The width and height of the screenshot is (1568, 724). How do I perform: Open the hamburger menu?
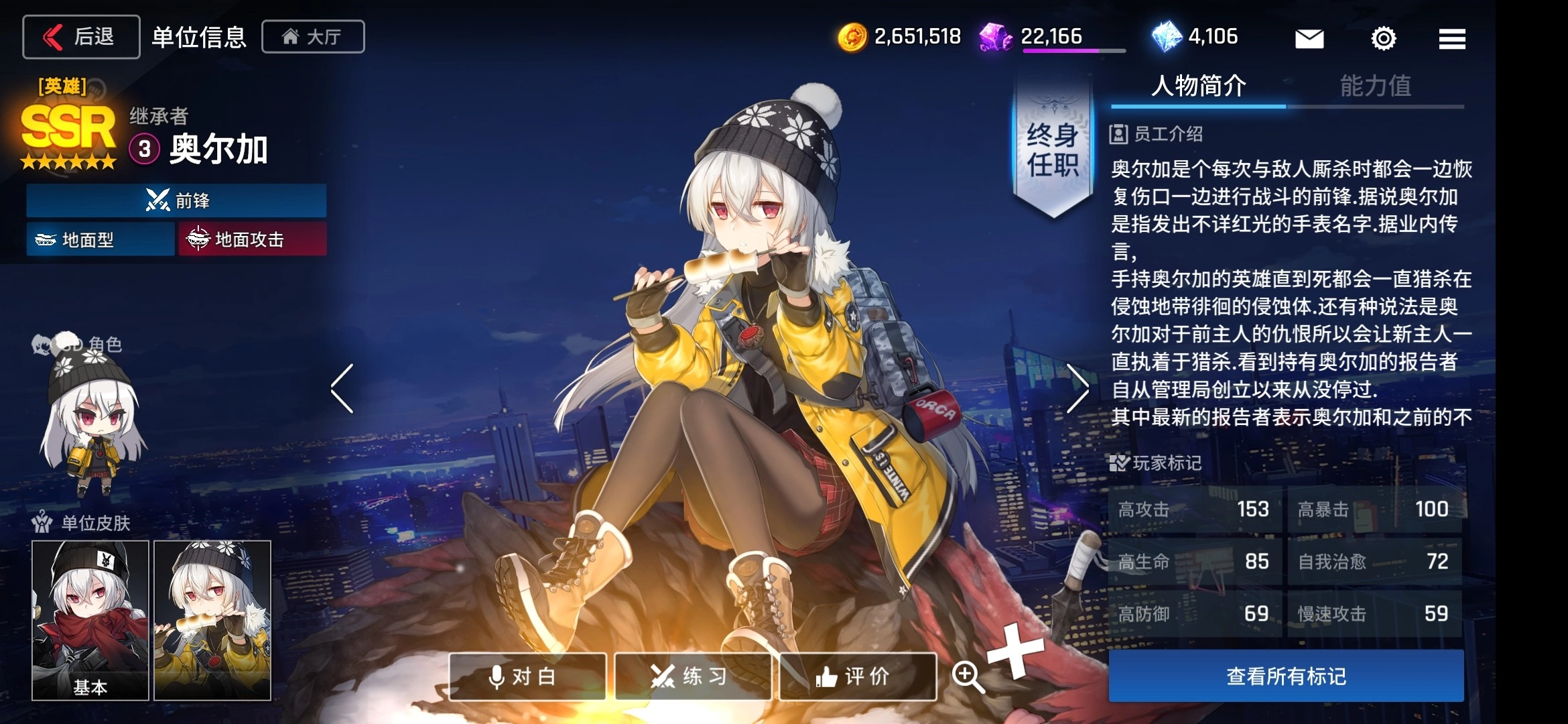(x=1451, y=38)
